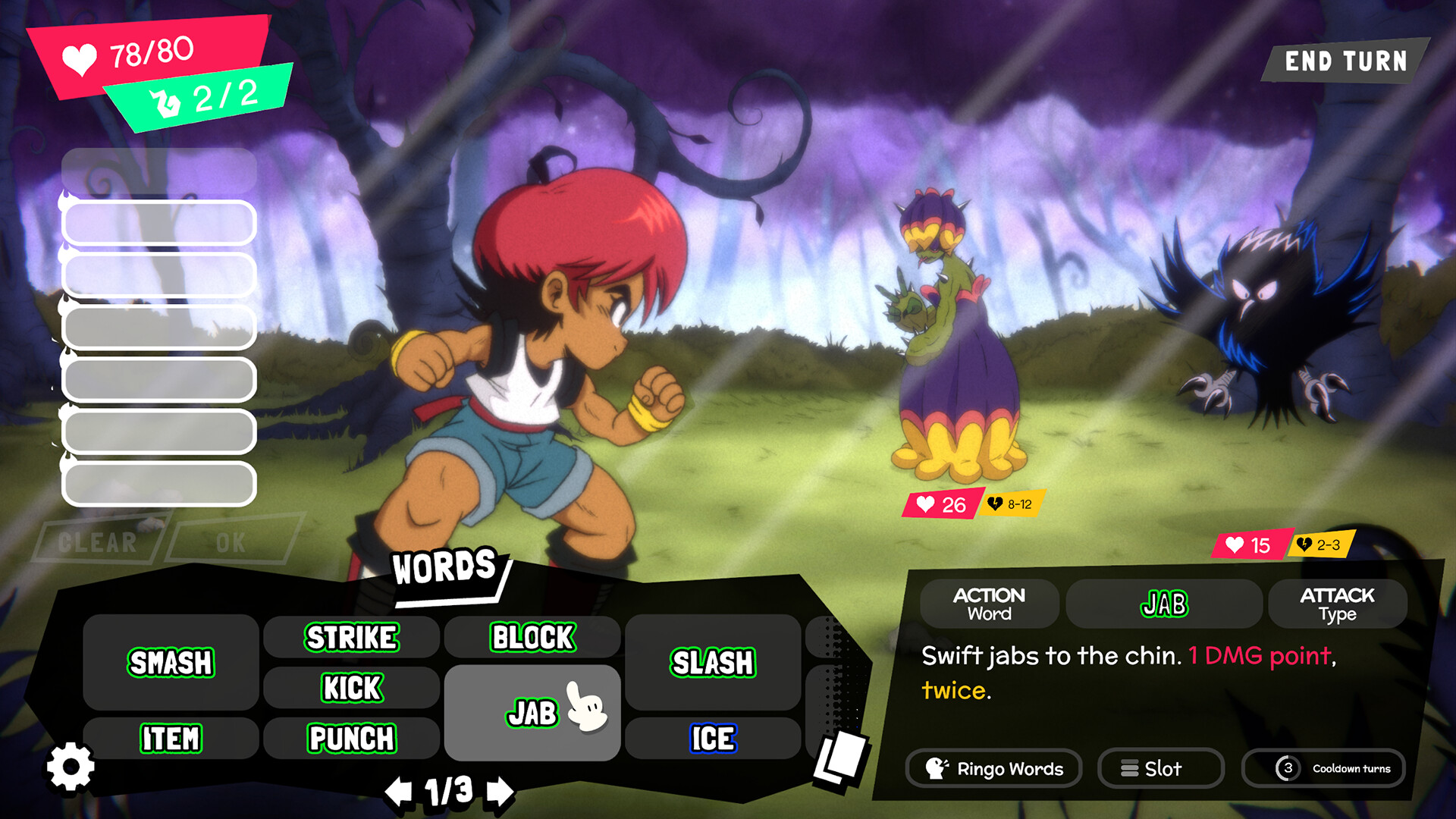This screenshot has height=819, width=1456.
Task: Open the card deck icon
Action: [x=840, y=758]
